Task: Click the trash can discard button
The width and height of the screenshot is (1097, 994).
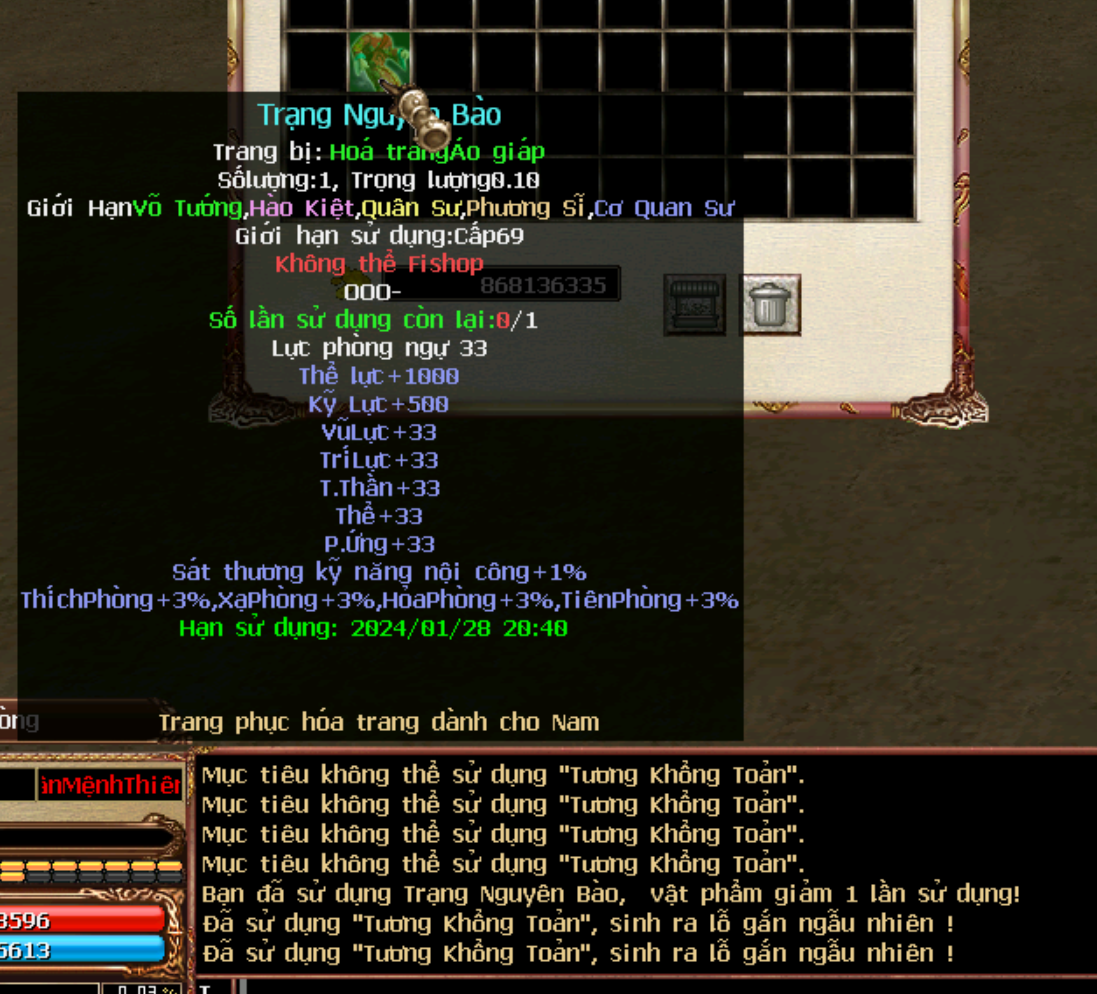Action: 769,305
